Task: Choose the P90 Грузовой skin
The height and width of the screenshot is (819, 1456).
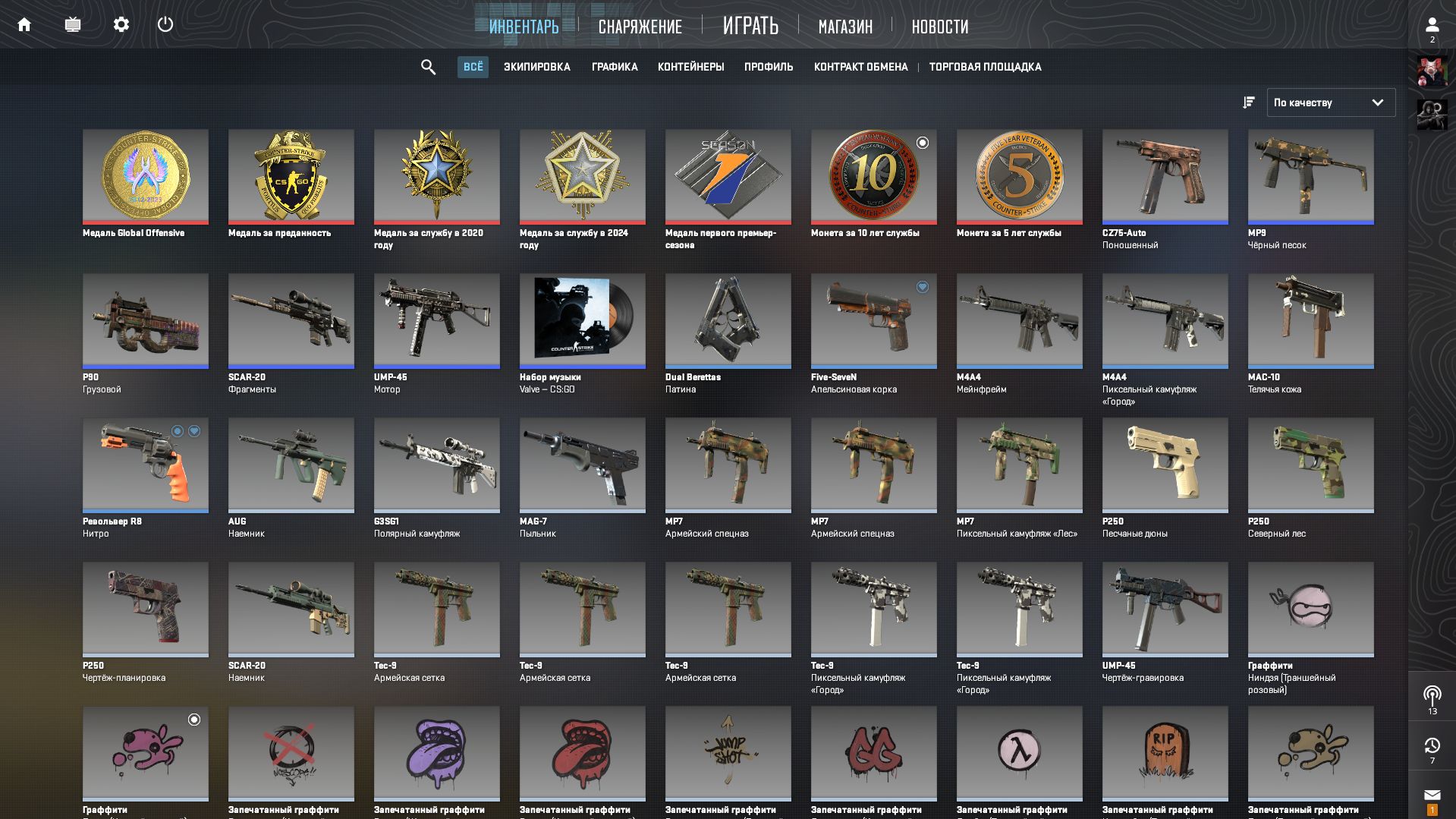Action: 145,320
